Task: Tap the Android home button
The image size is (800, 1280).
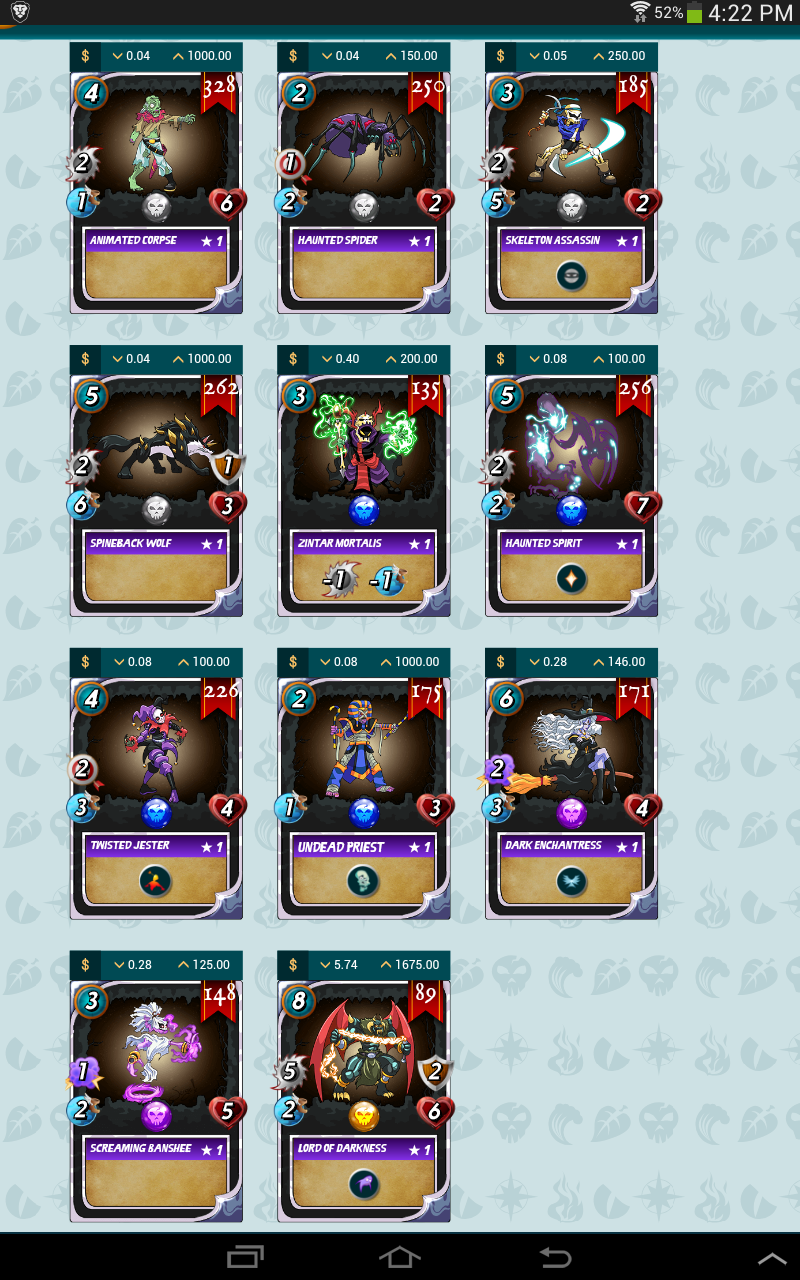Action: tap(399, 1257)
